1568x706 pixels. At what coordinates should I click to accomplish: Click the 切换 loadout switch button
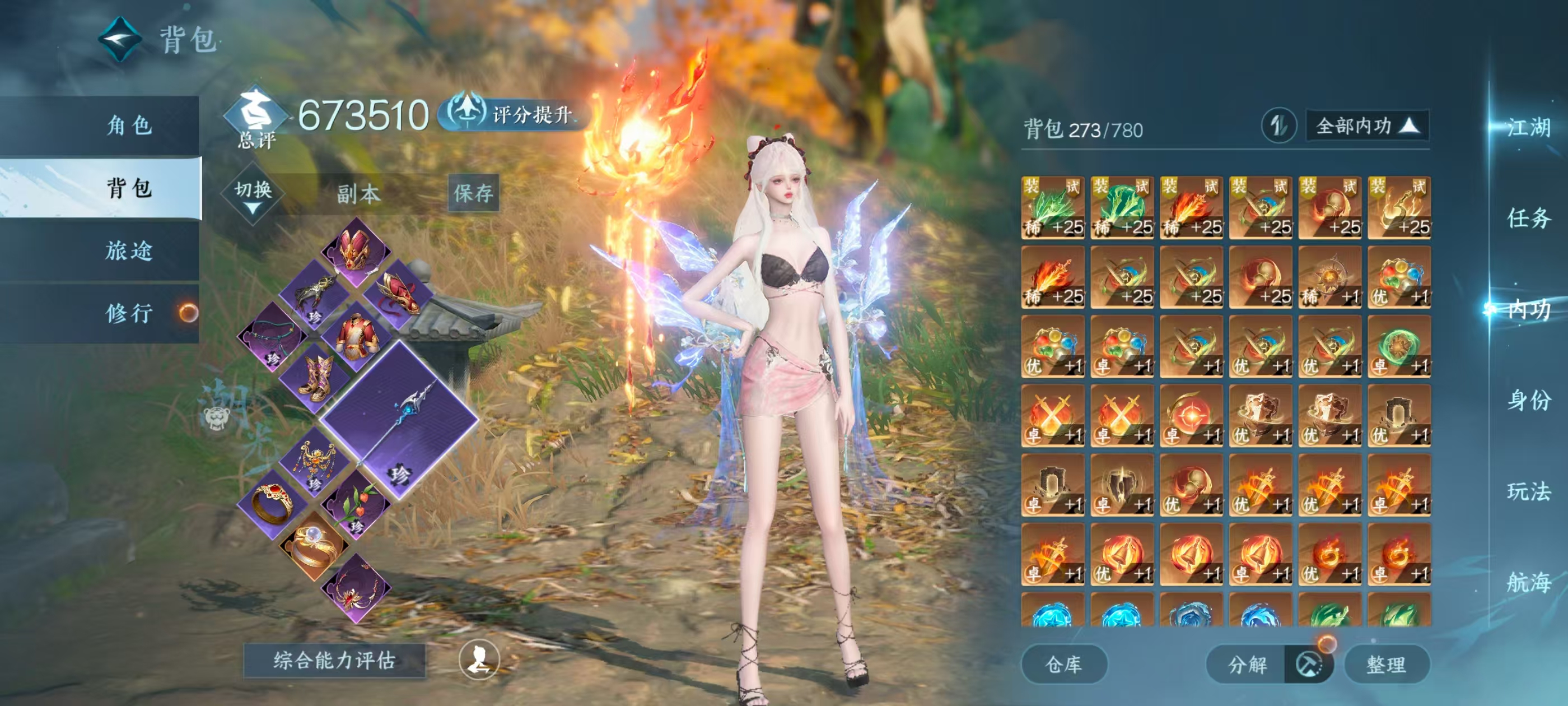point(253,194)
